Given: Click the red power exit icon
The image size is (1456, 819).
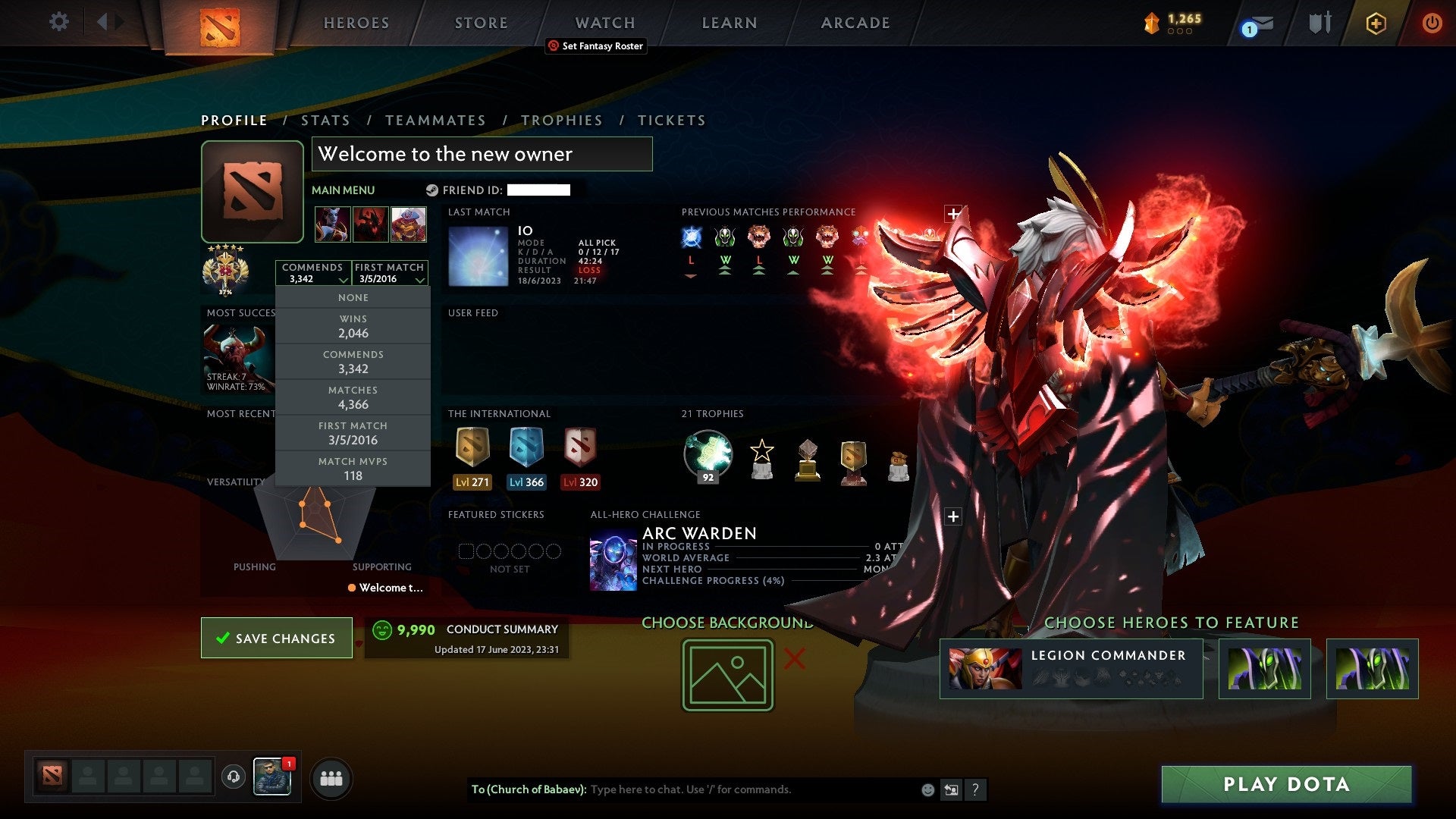Looking at the screenshot, I should click(x=1432, y=23).
